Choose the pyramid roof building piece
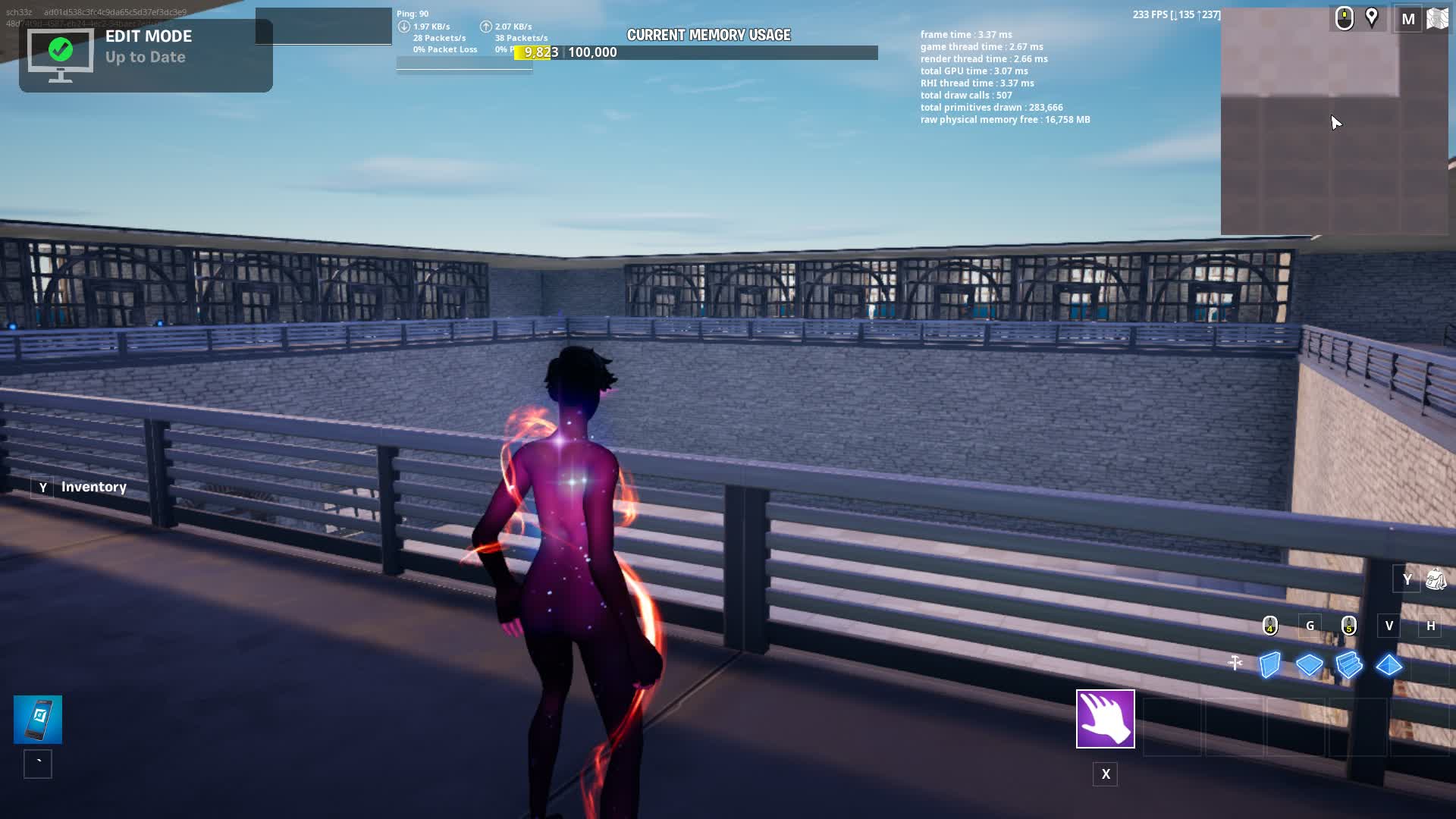1456x819 pixels. coord(1389,665)
